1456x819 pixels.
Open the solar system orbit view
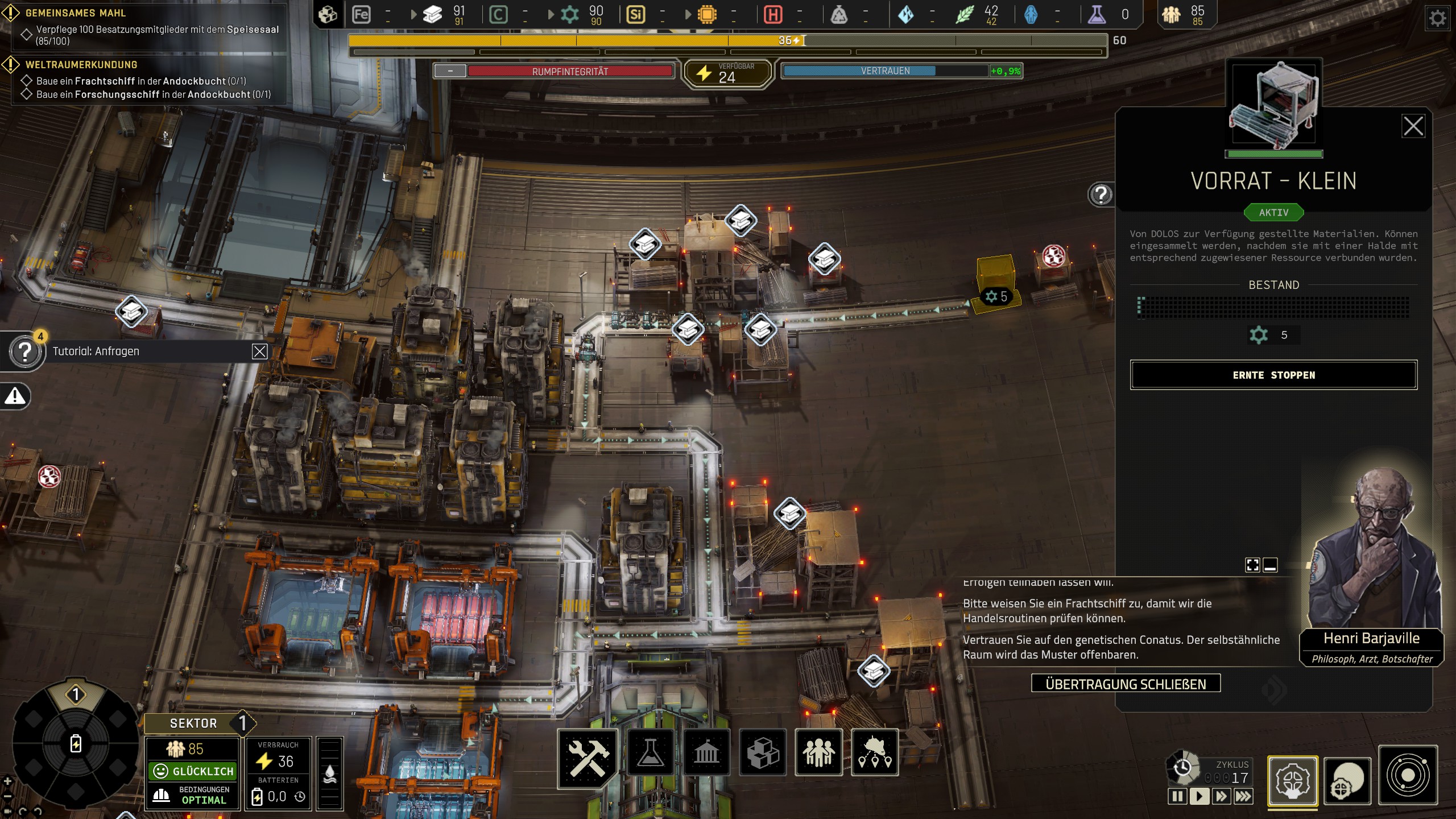1408,776
